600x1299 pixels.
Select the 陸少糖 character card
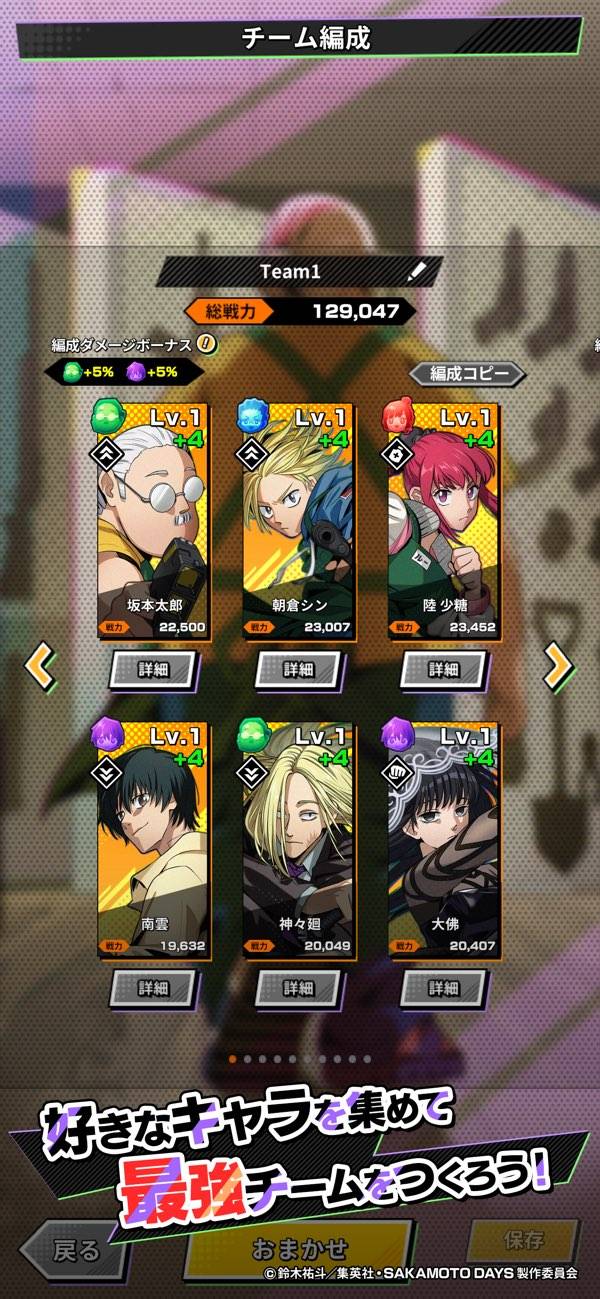(444, 520)
